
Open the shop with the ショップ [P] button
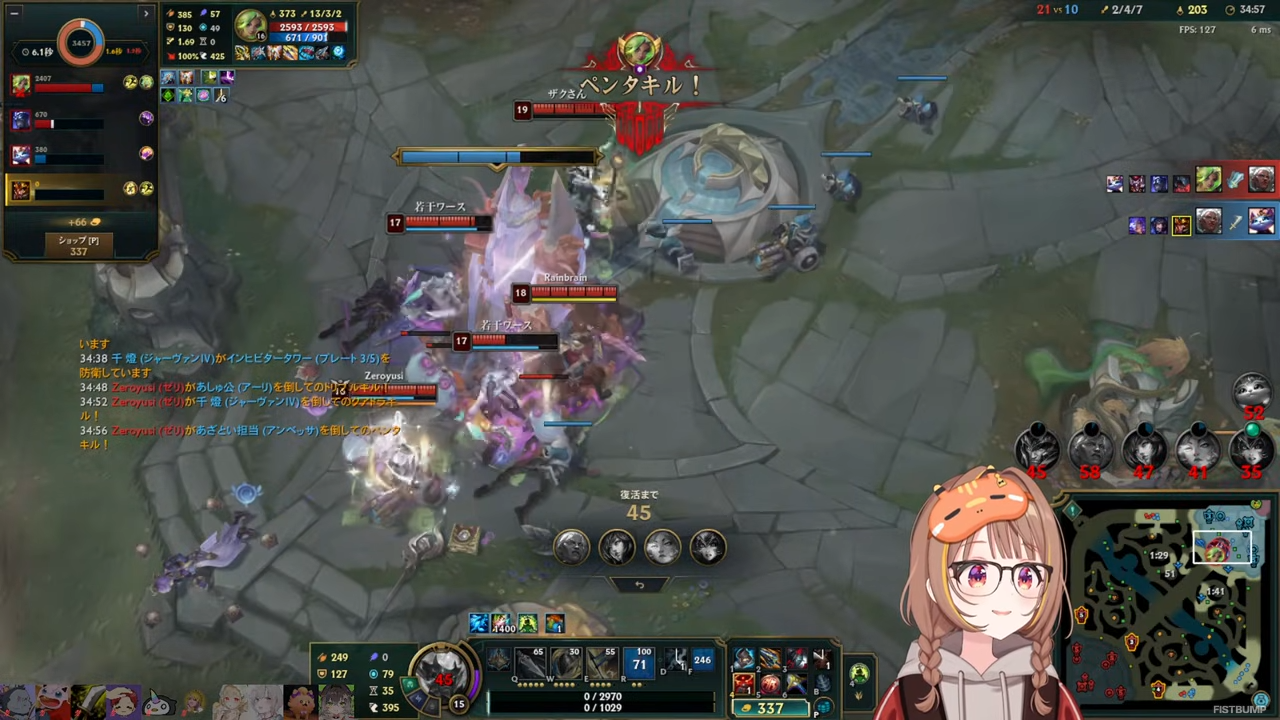[78, 245]
